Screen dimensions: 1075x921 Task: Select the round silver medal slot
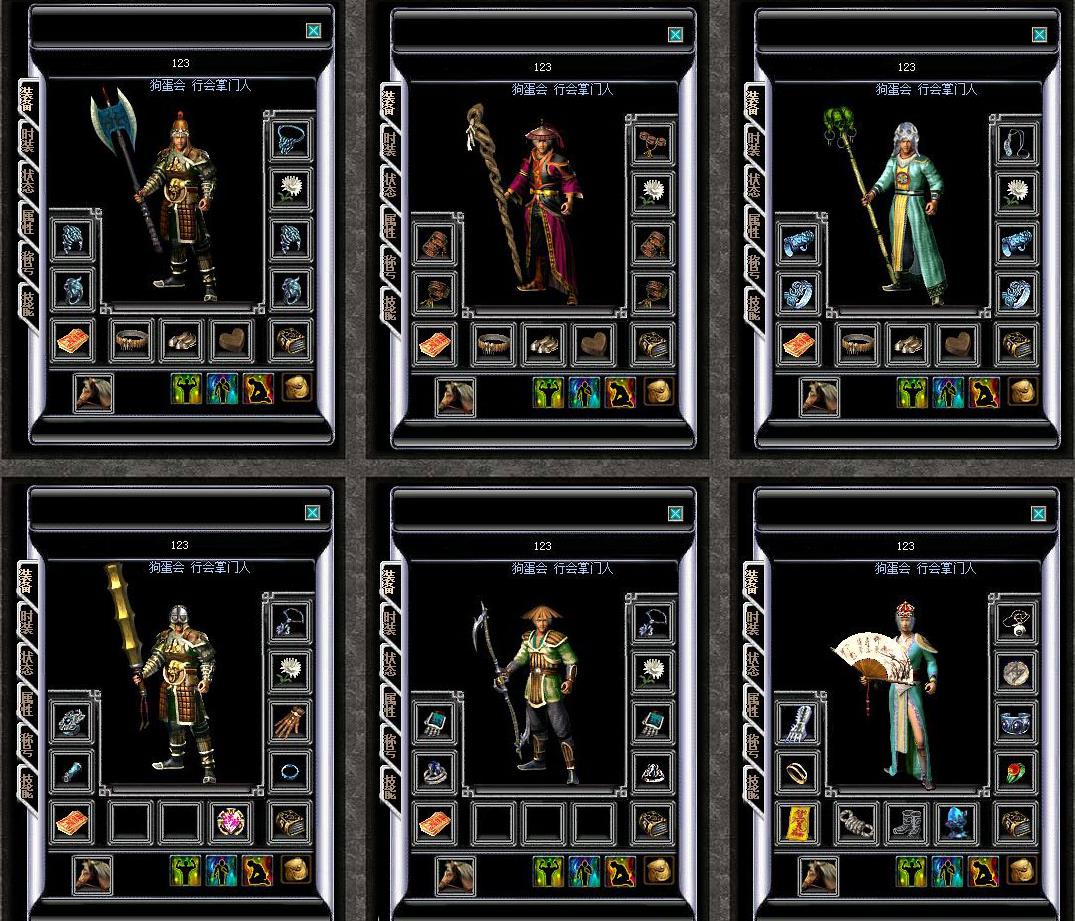tap(1016, 671)
